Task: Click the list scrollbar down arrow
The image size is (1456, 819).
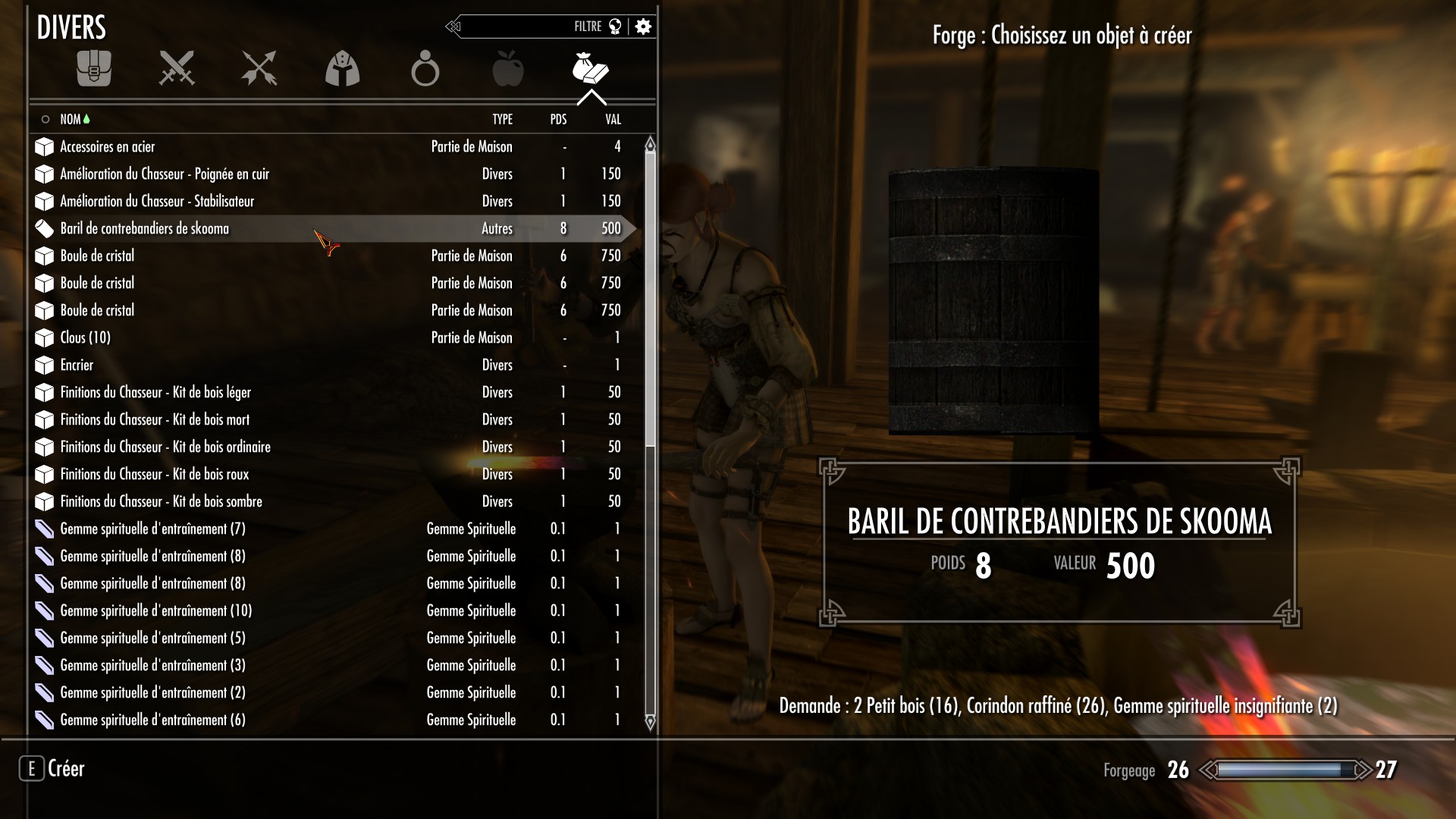Action: [x=650, y=722]
